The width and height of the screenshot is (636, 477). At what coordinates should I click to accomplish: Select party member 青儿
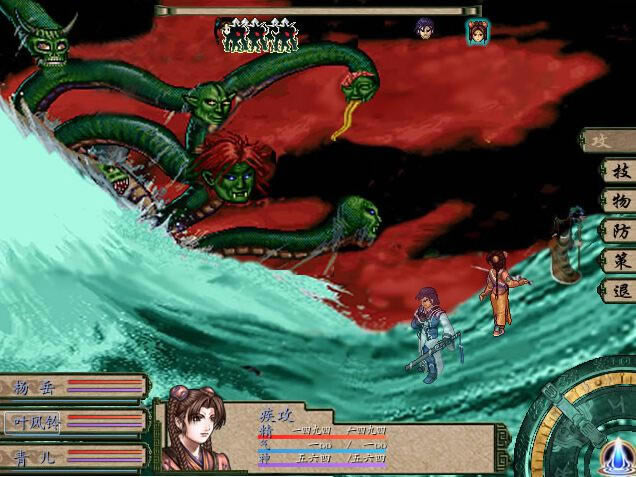pos(38,458)
